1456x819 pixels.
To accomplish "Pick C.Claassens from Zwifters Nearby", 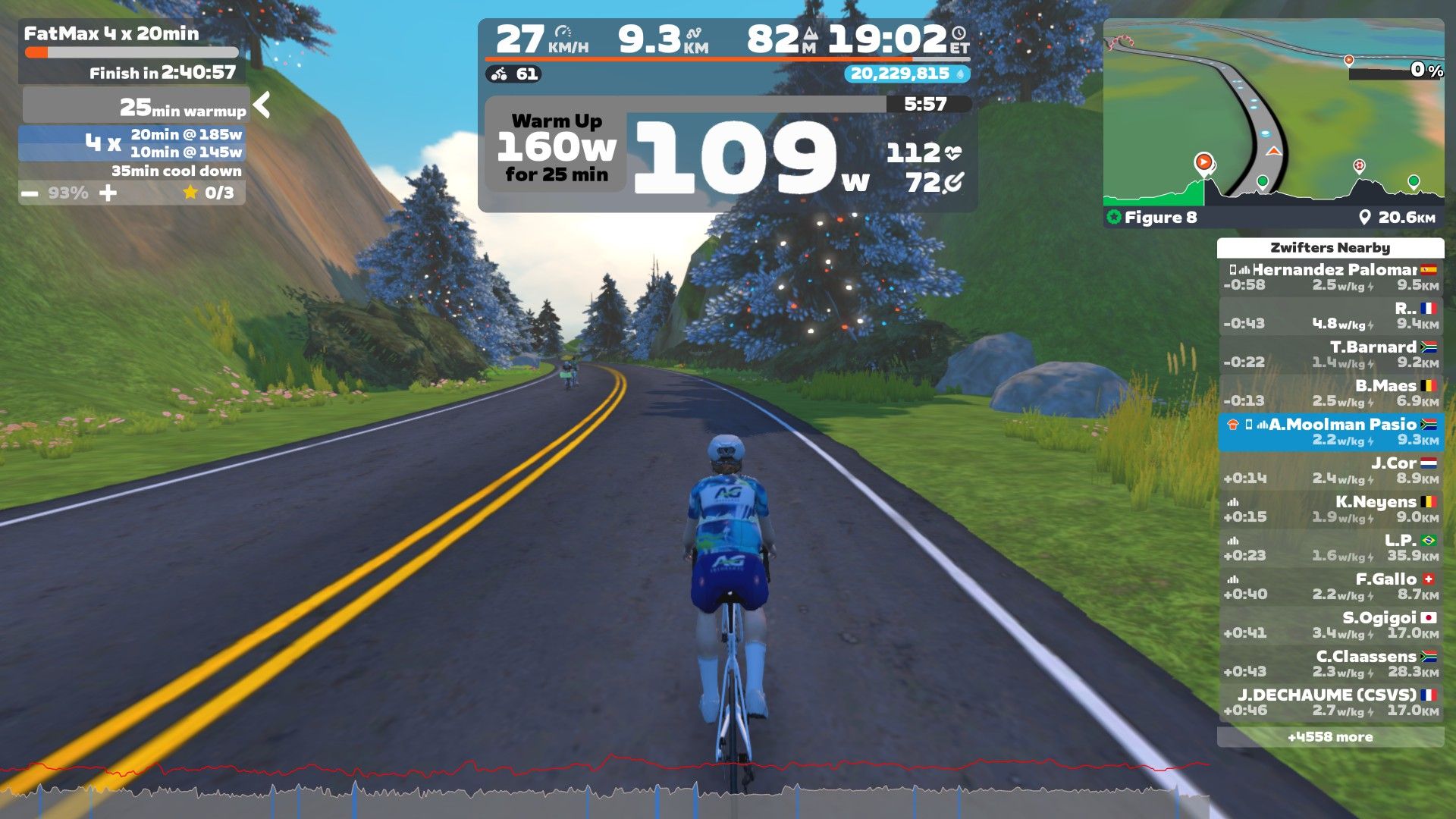I will pyautogui.click(x=1330, y=664).
